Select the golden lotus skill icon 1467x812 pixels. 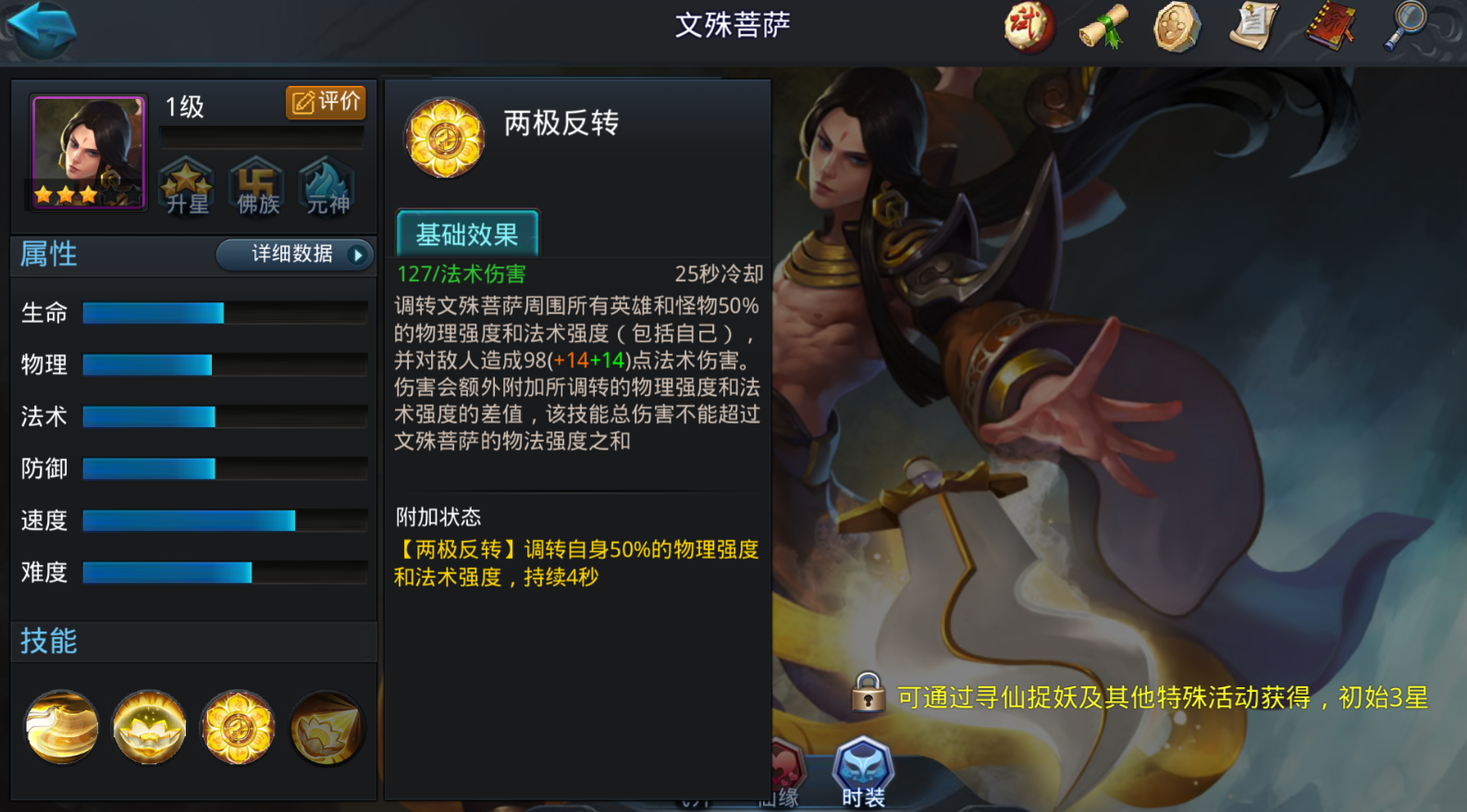(x=150, y=728)
